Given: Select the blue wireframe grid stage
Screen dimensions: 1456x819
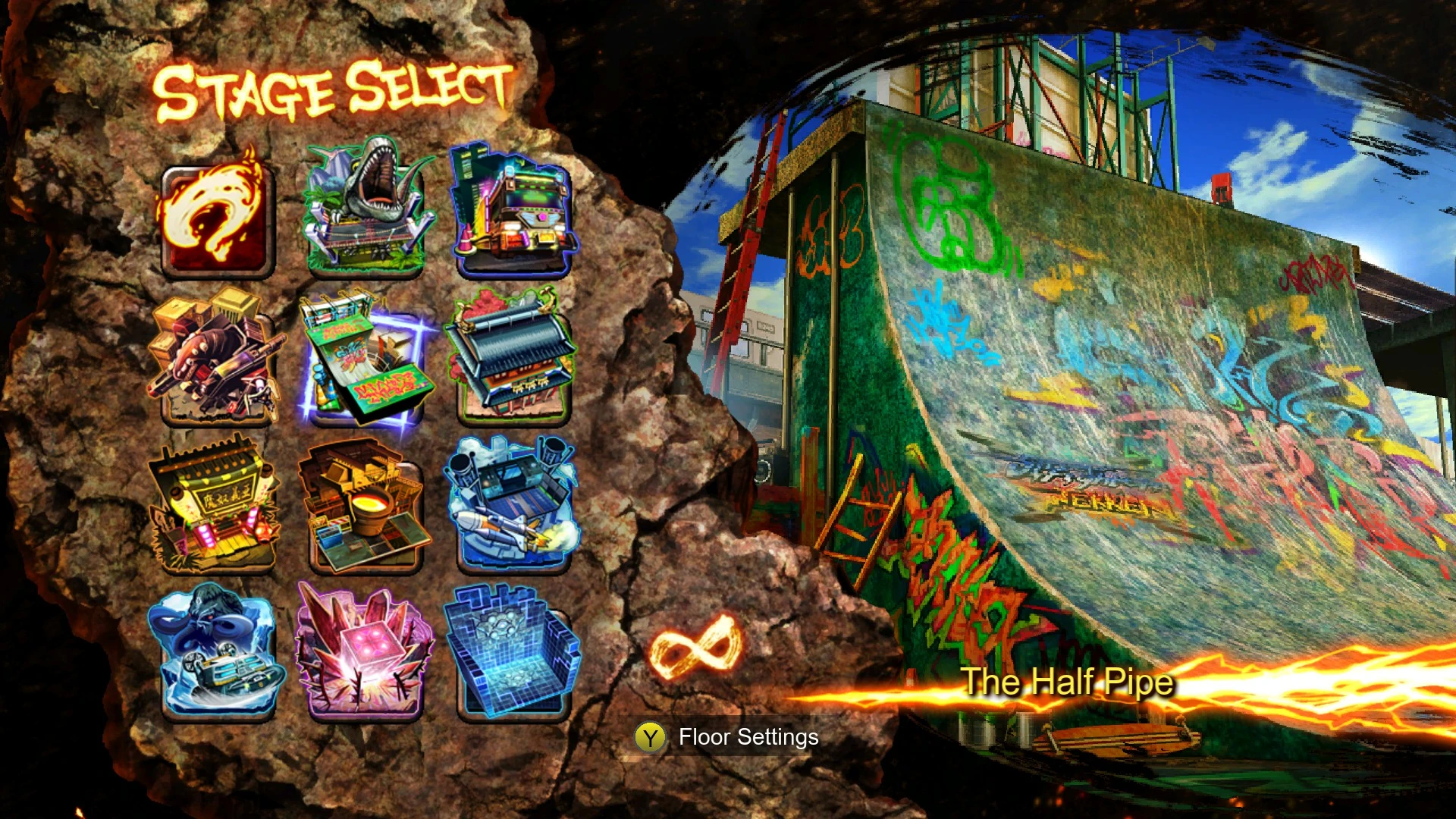Looking at the screenshot, I should 513,652.
